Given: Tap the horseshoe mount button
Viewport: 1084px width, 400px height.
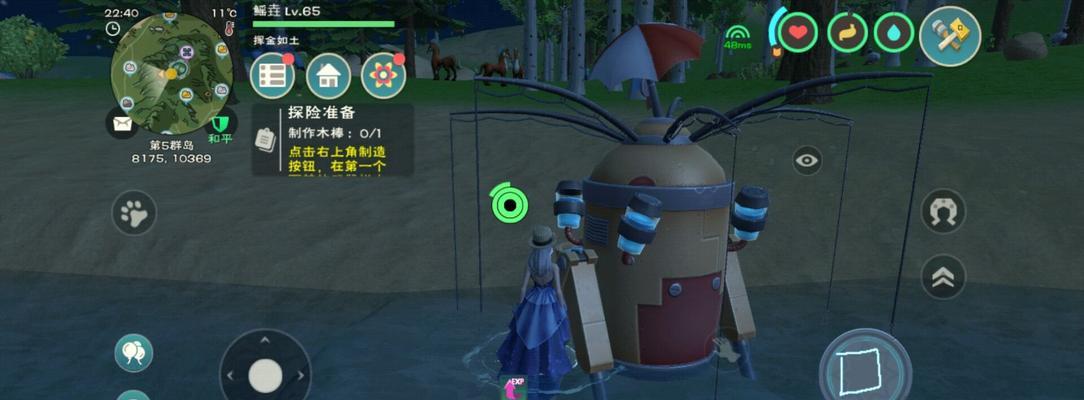Looking at the screenshot, I should [943, 211].
